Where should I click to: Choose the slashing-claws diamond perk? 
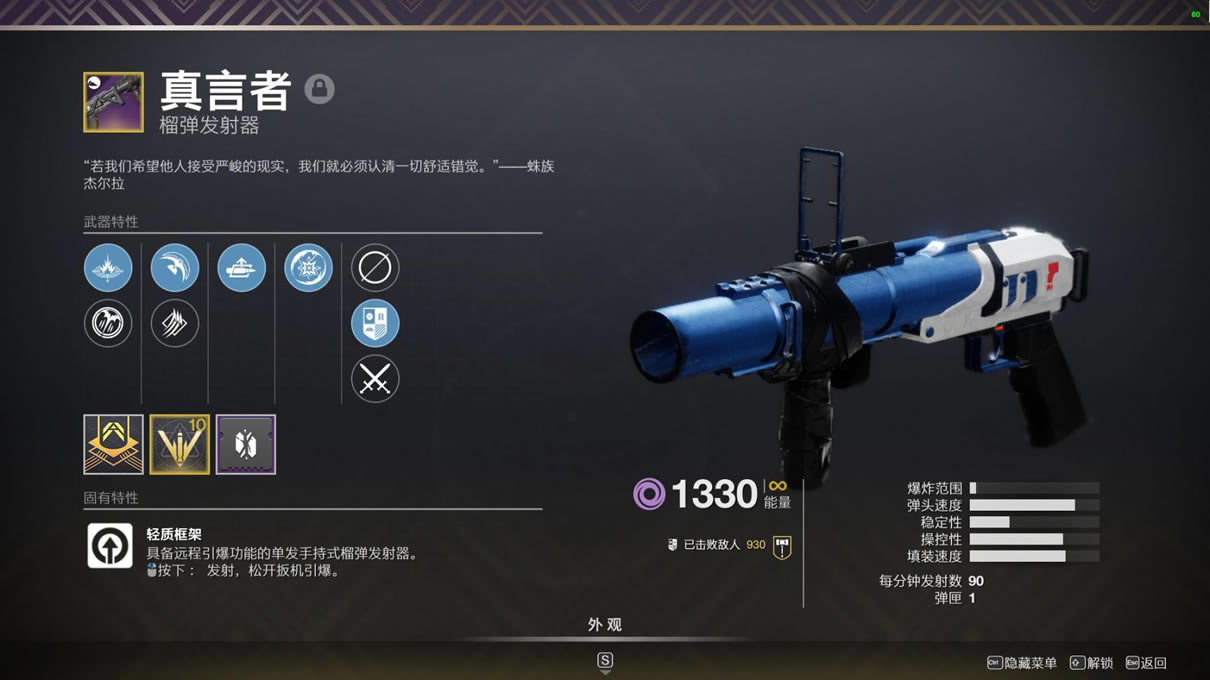175,324
